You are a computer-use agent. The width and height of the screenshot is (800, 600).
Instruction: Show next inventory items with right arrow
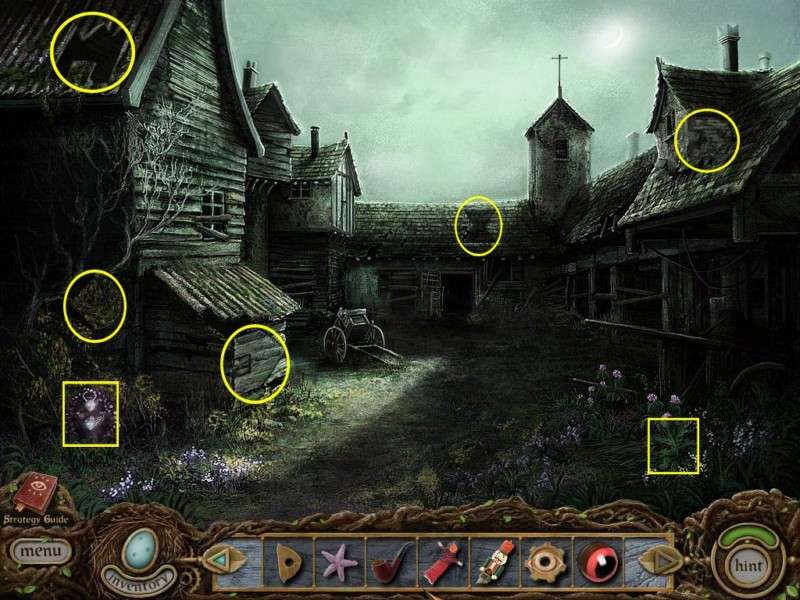653,559
